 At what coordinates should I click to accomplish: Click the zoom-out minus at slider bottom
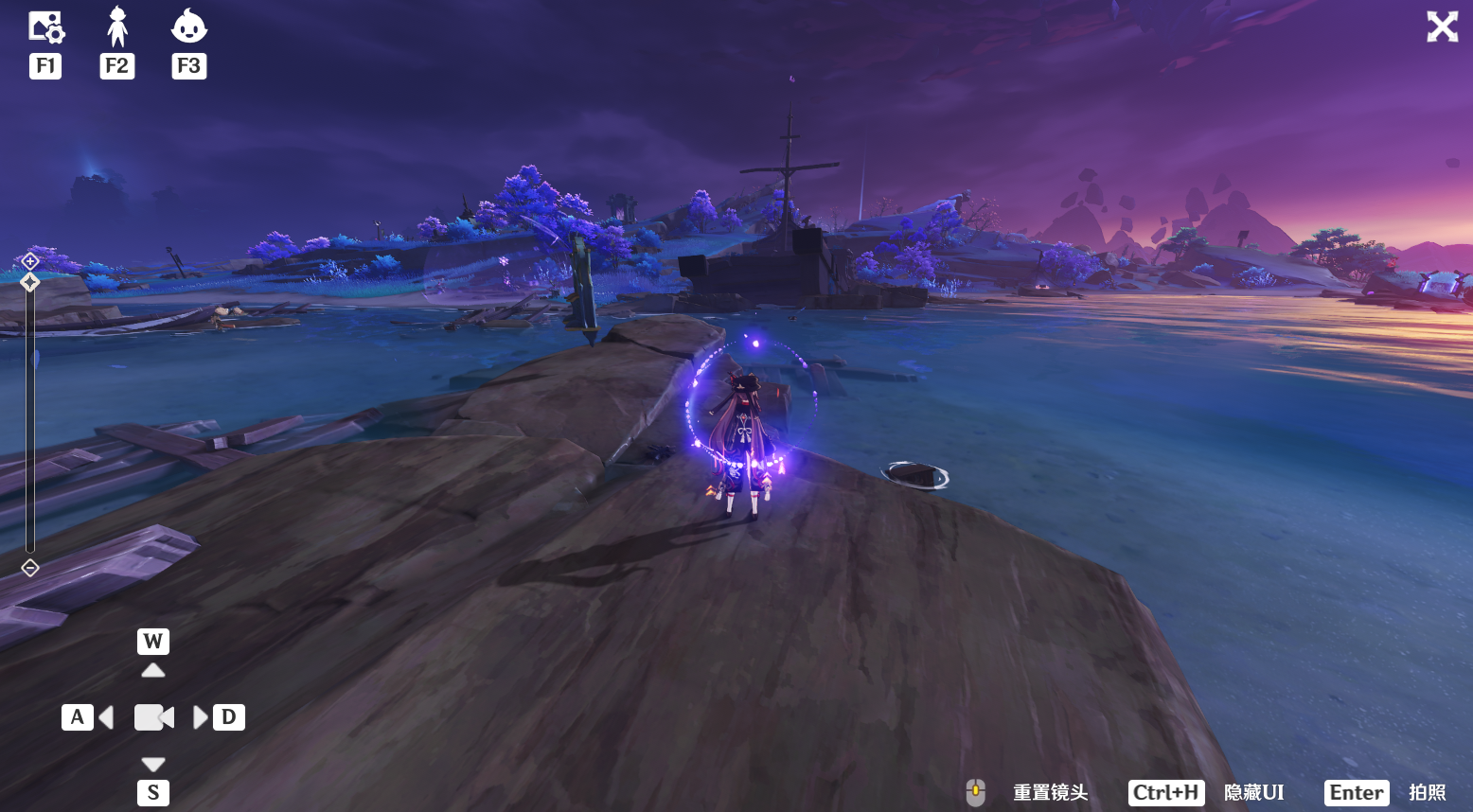click(x=30, y=568)
